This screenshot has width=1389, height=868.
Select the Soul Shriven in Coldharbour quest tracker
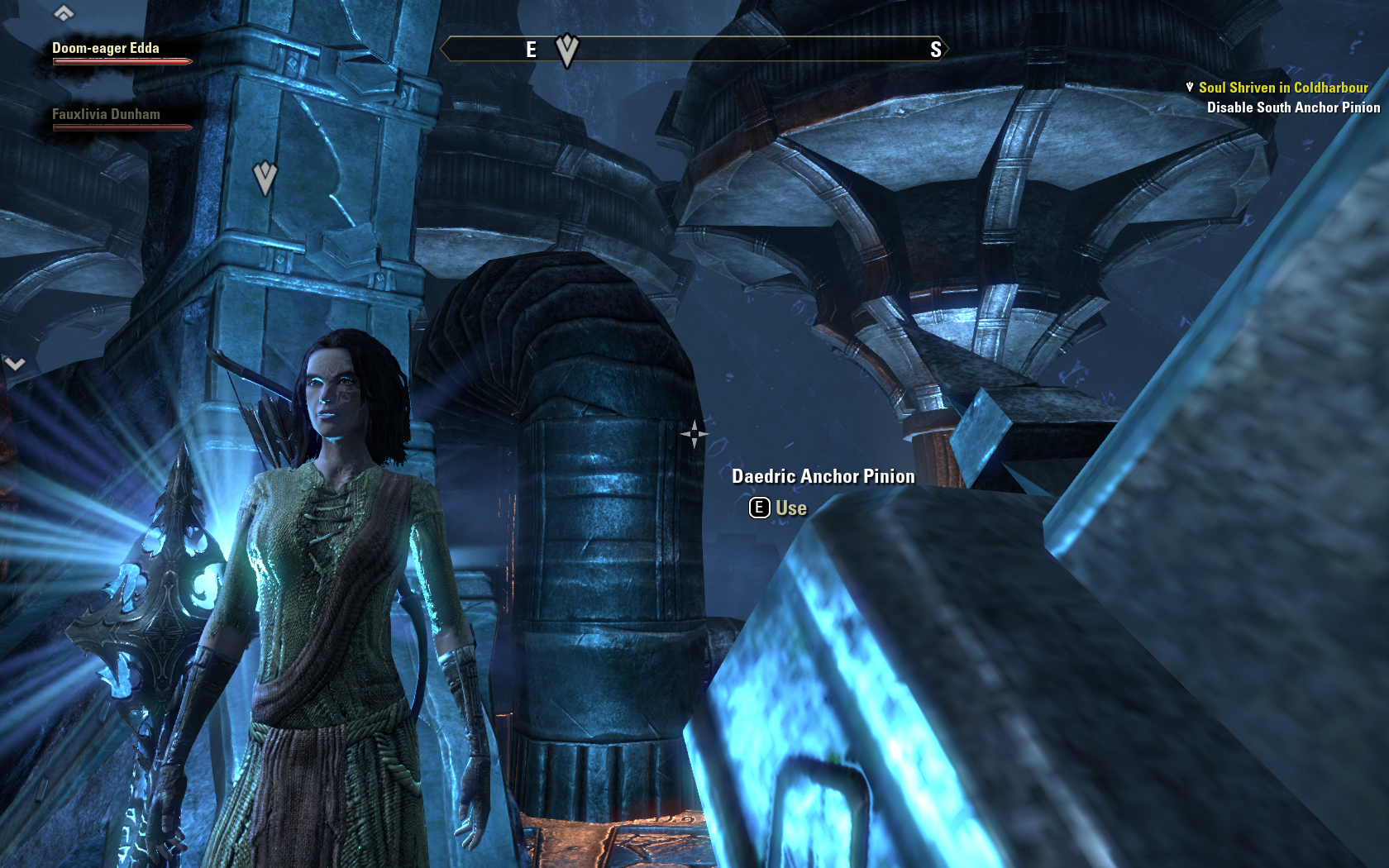(1282, 88)
